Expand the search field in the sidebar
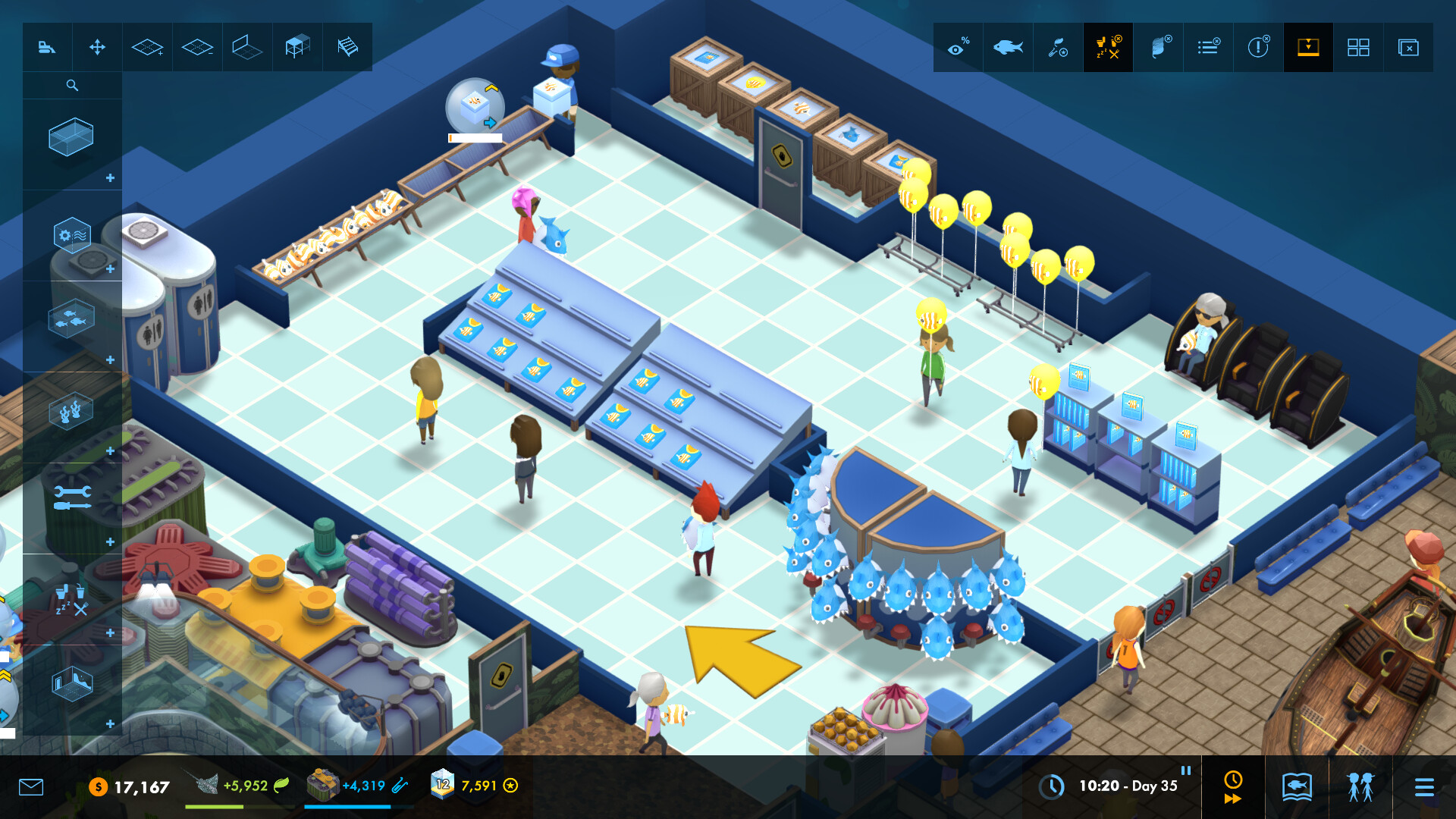 (72, 85)
